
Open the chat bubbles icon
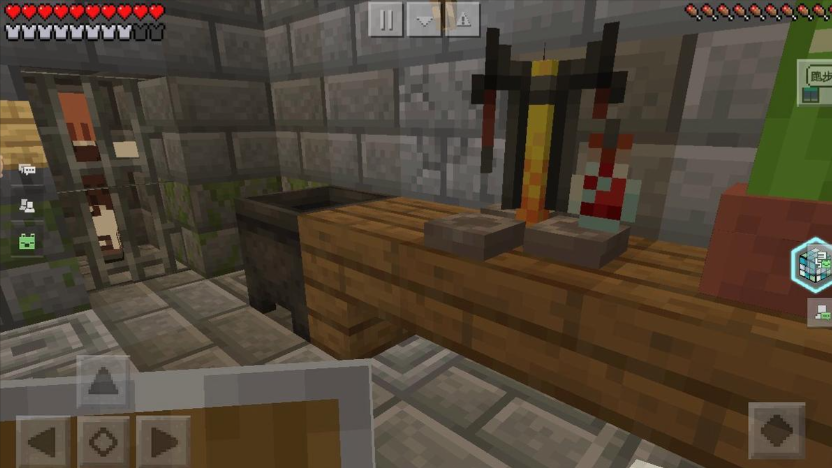[27, 171]
